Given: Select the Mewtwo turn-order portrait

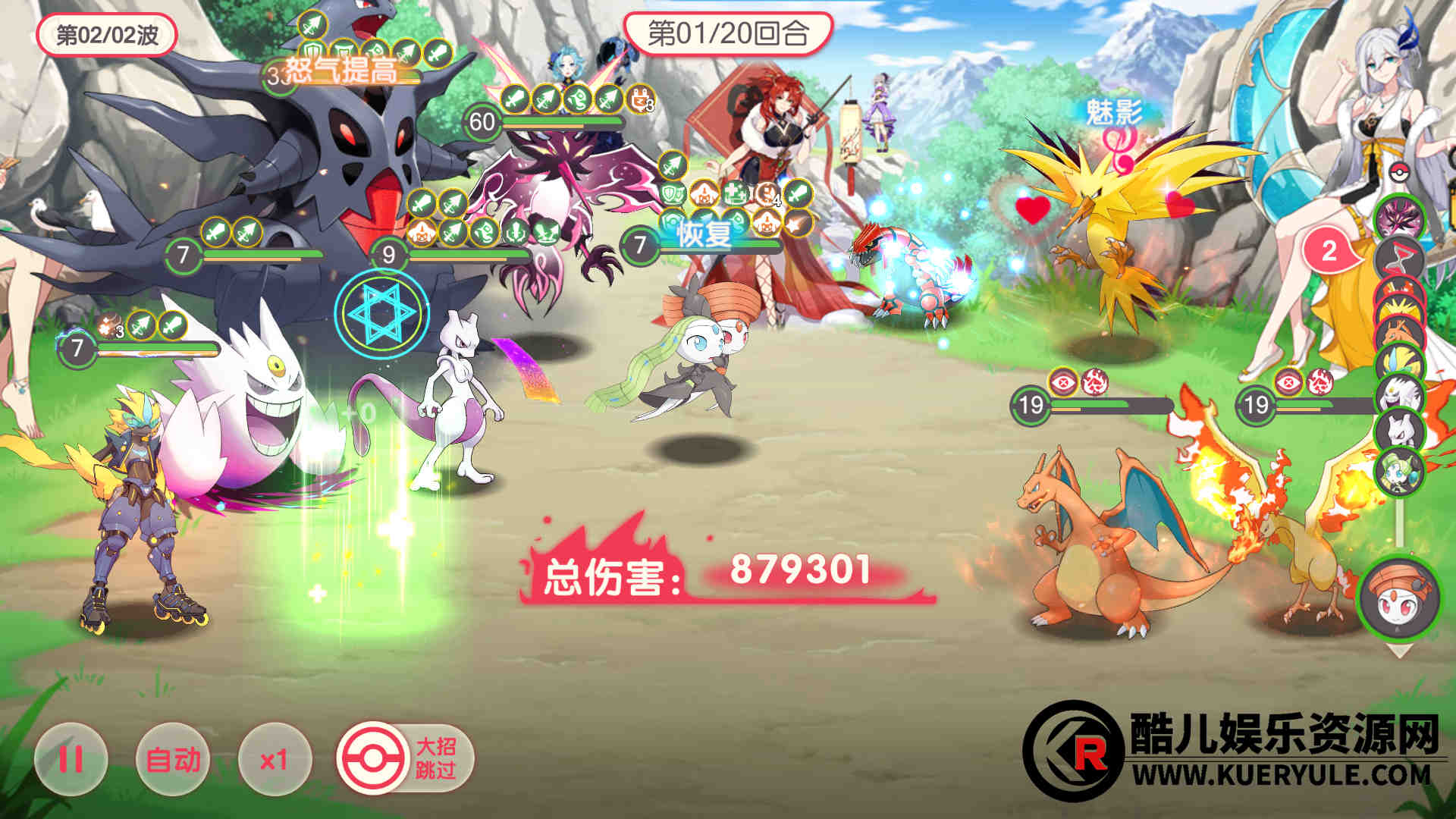Looking at the screenshot, I should (x=1399, y=431).
